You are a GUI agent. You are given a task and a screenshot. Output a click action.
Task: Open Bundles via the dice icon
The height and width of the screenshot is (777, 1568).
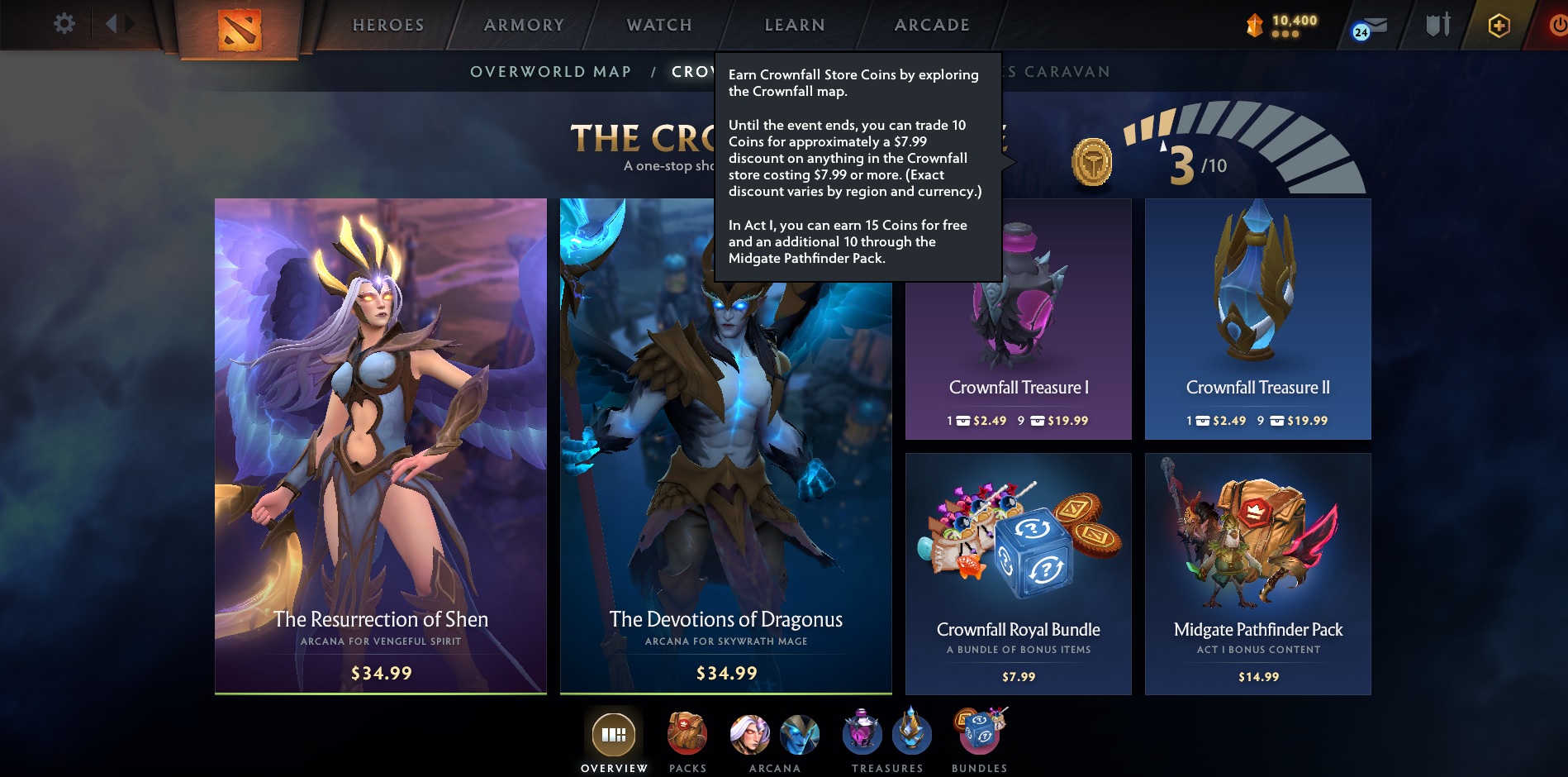(x=980, y=731)
